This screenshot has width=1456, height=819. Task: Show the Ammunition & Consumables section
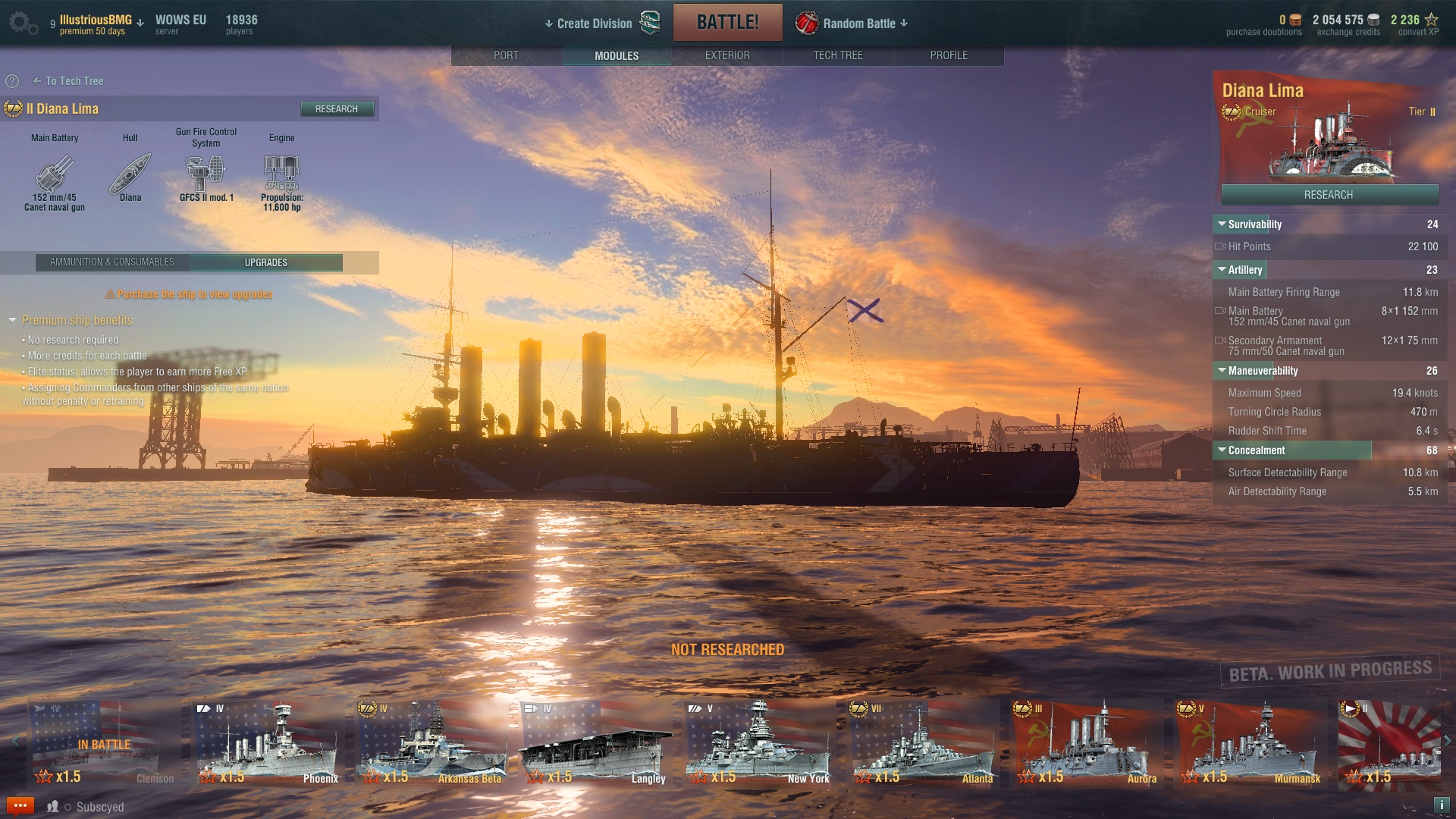coord(112,262)
